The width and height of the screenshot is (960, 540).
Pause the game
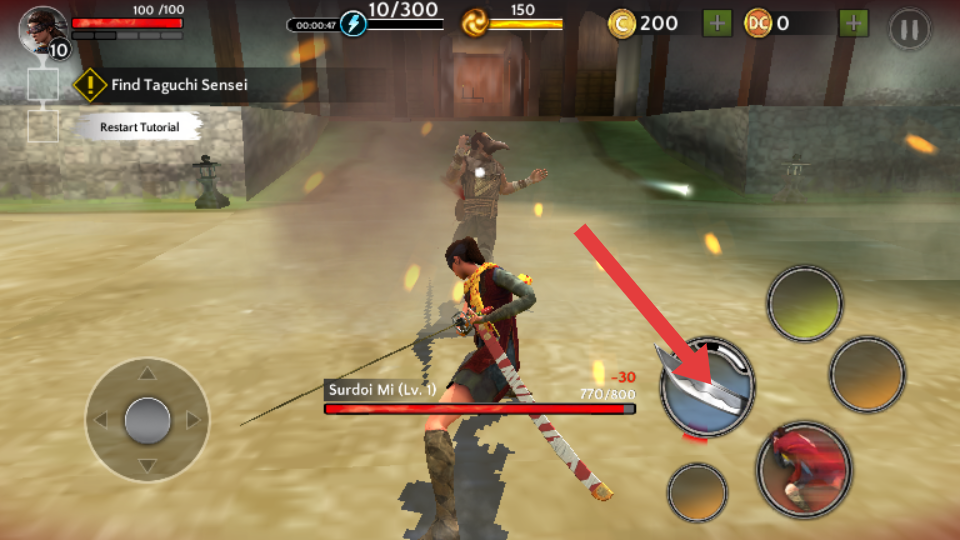pos(909,27)
